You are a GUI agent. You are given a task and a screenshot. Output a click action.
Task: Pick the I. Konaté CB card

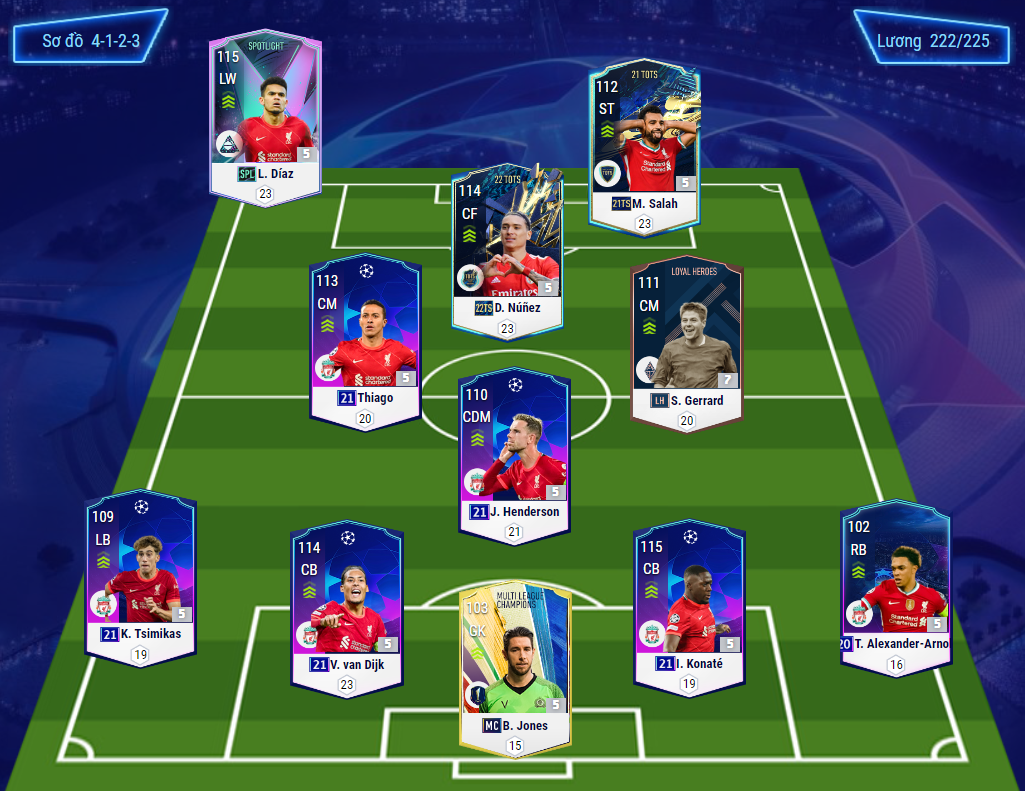(689, 600)
